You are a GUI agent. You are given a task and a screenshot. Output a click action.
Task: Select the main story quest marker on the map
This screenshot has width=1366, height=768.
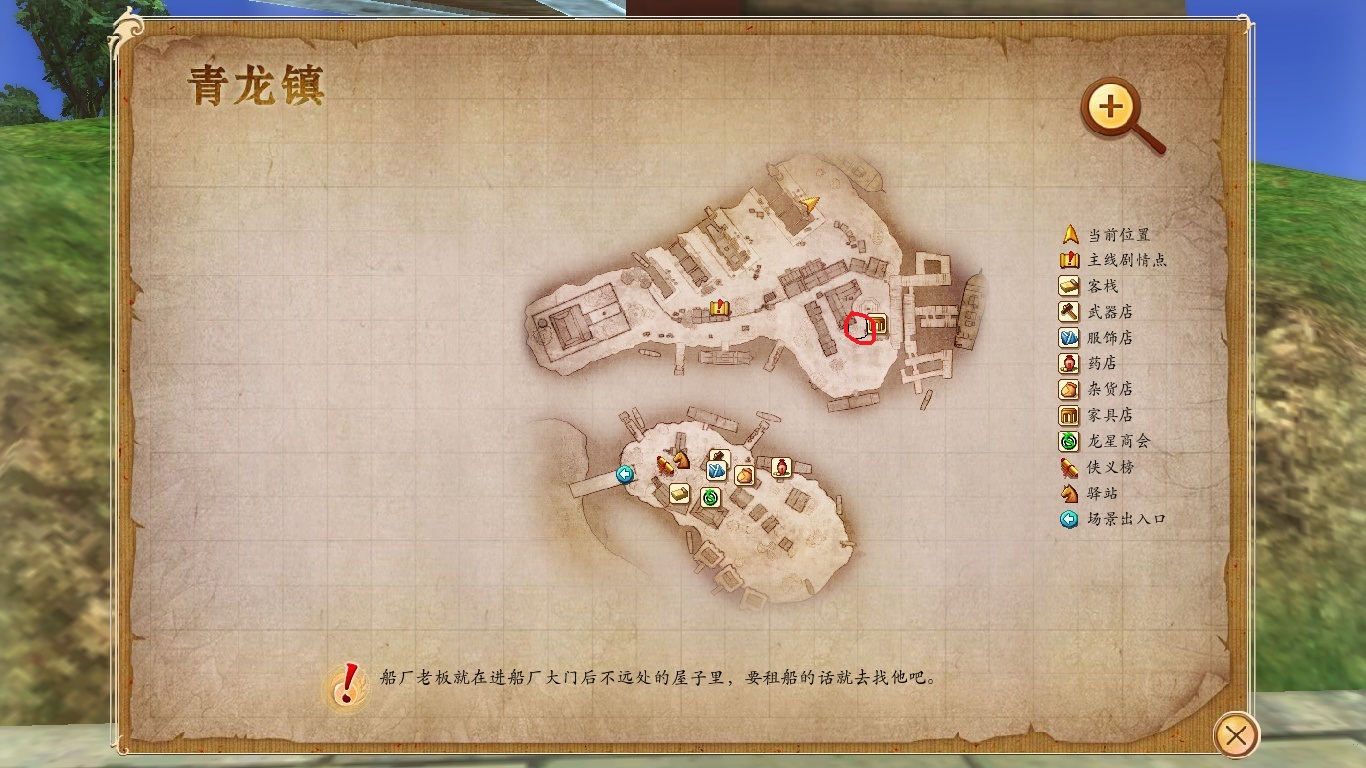click(719, 308)
